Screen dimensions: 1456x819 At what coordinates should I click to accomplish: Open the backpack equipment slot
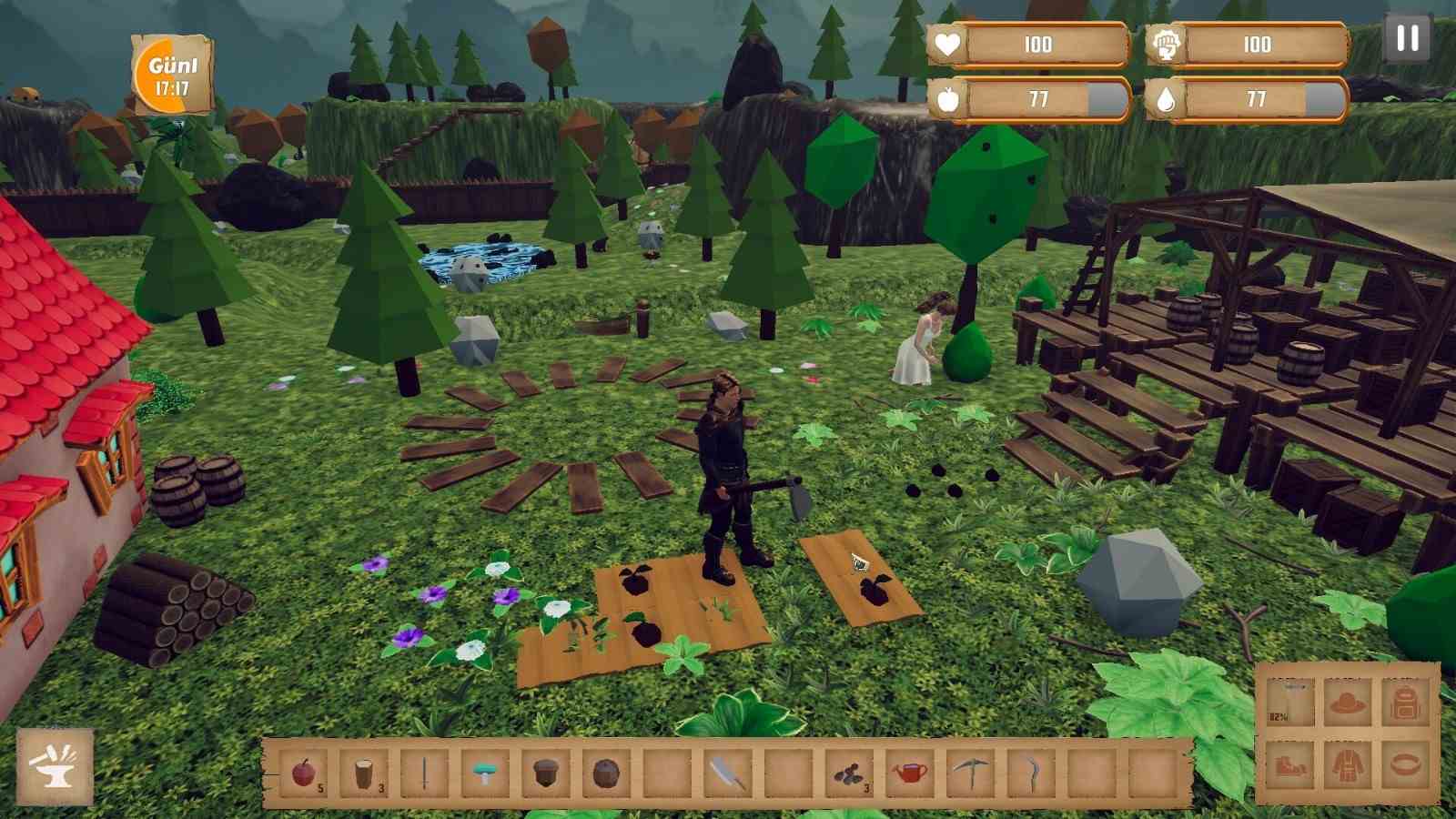tap(1406, 703)
